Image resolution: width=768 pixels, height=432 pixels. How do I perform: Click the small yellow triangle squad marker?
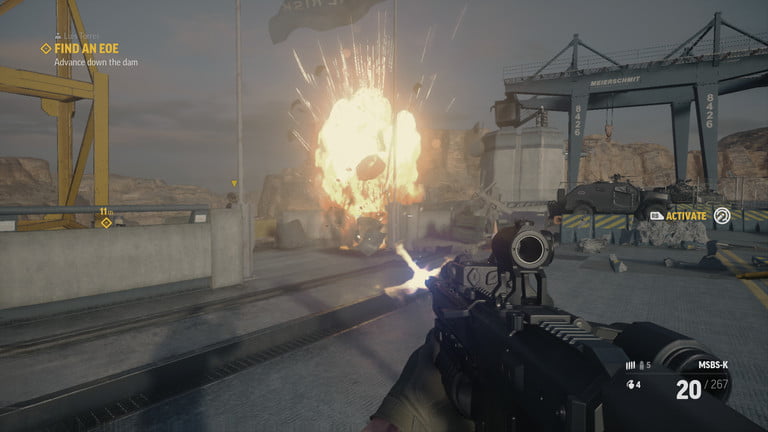234,183
